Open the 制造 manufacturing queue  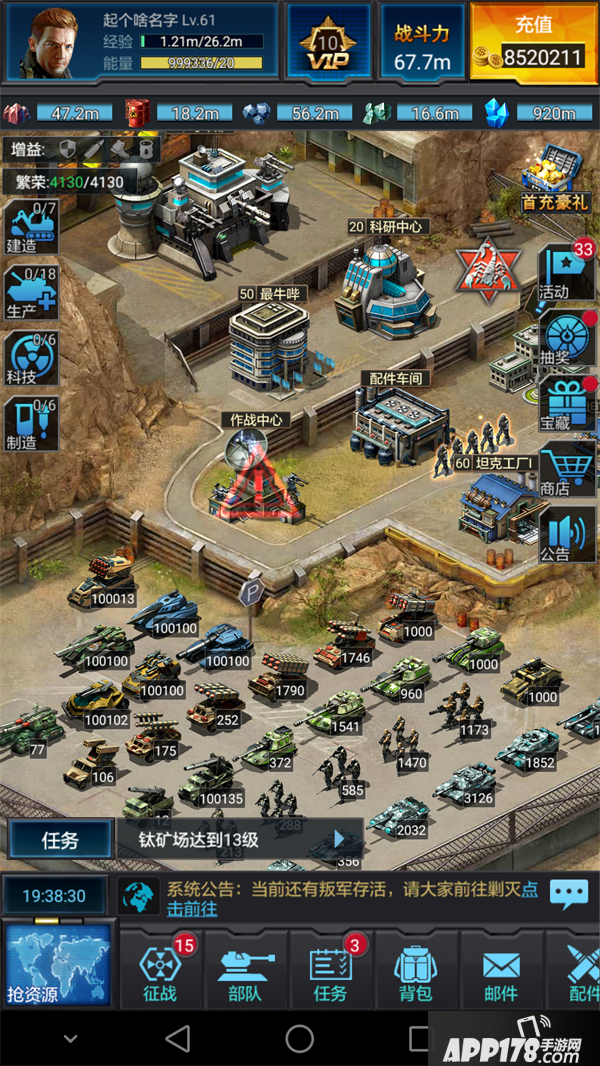coord(30,423)
